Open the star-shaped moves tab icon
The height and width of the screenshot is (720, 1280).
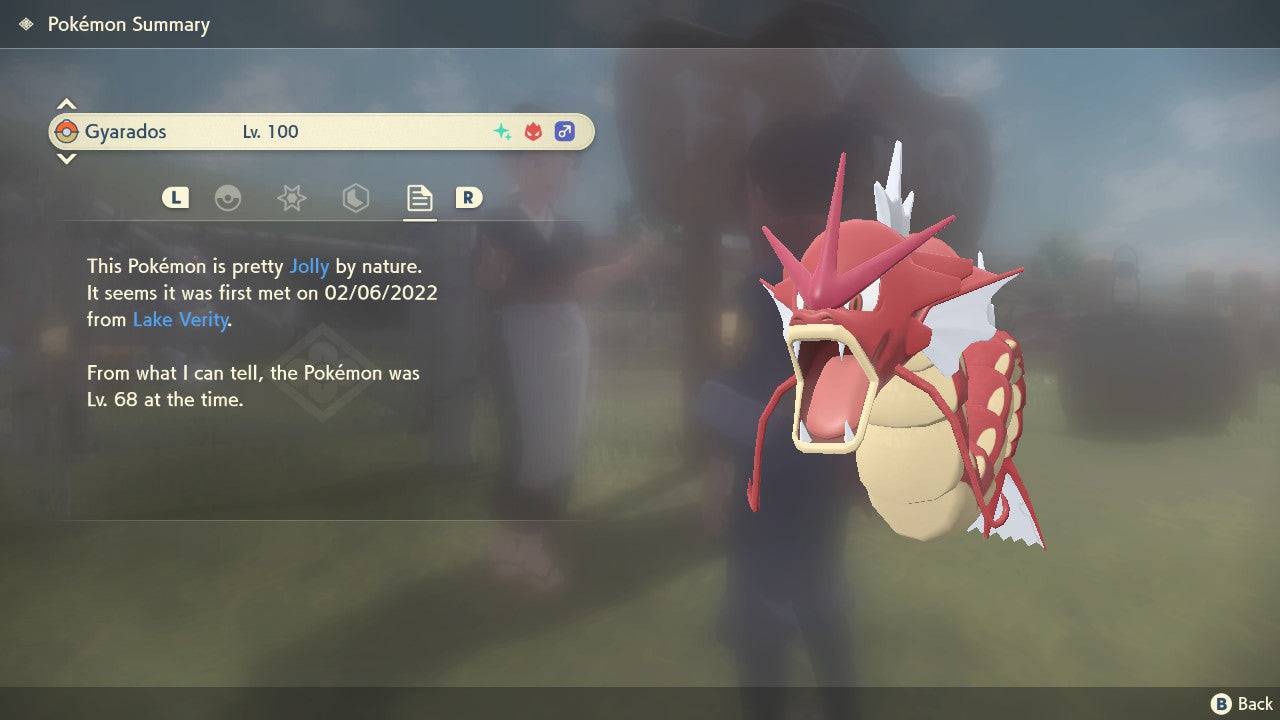coord(291,198)
